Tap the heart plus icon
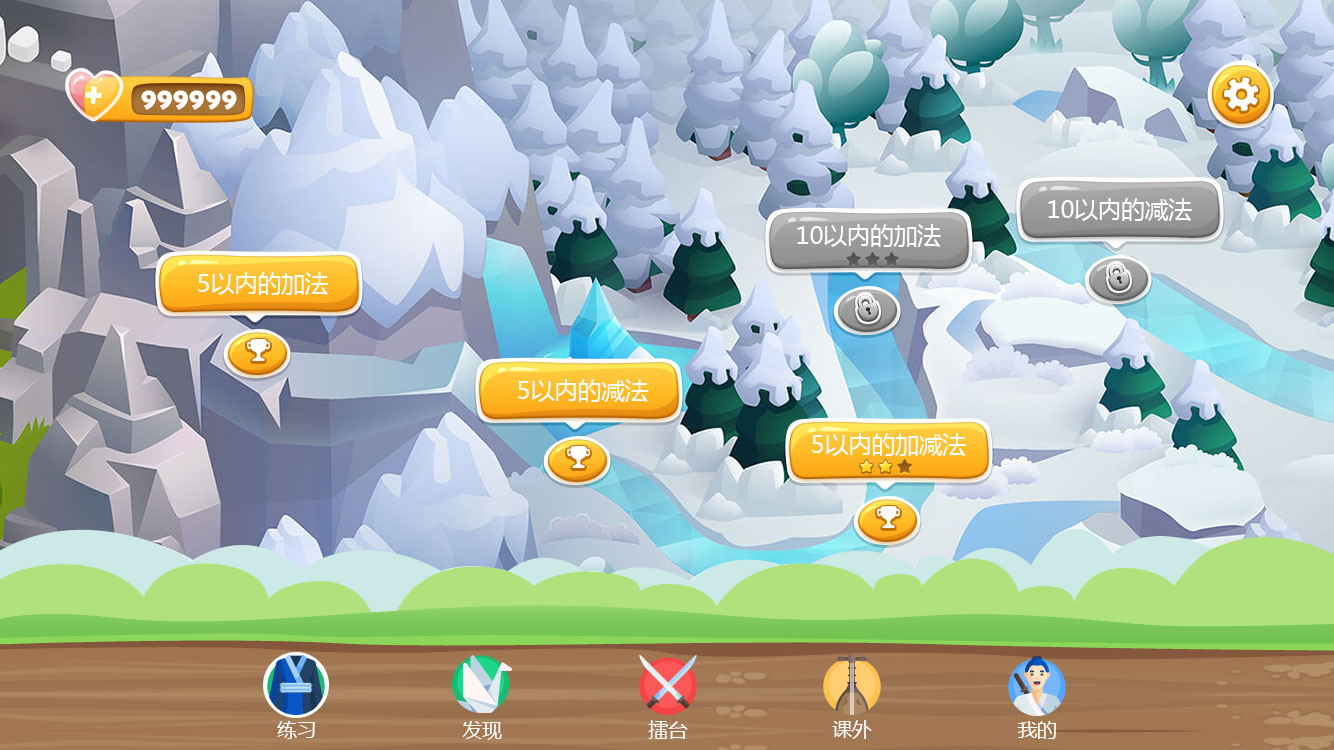The image size is (1334, 750). coord(94,96)
